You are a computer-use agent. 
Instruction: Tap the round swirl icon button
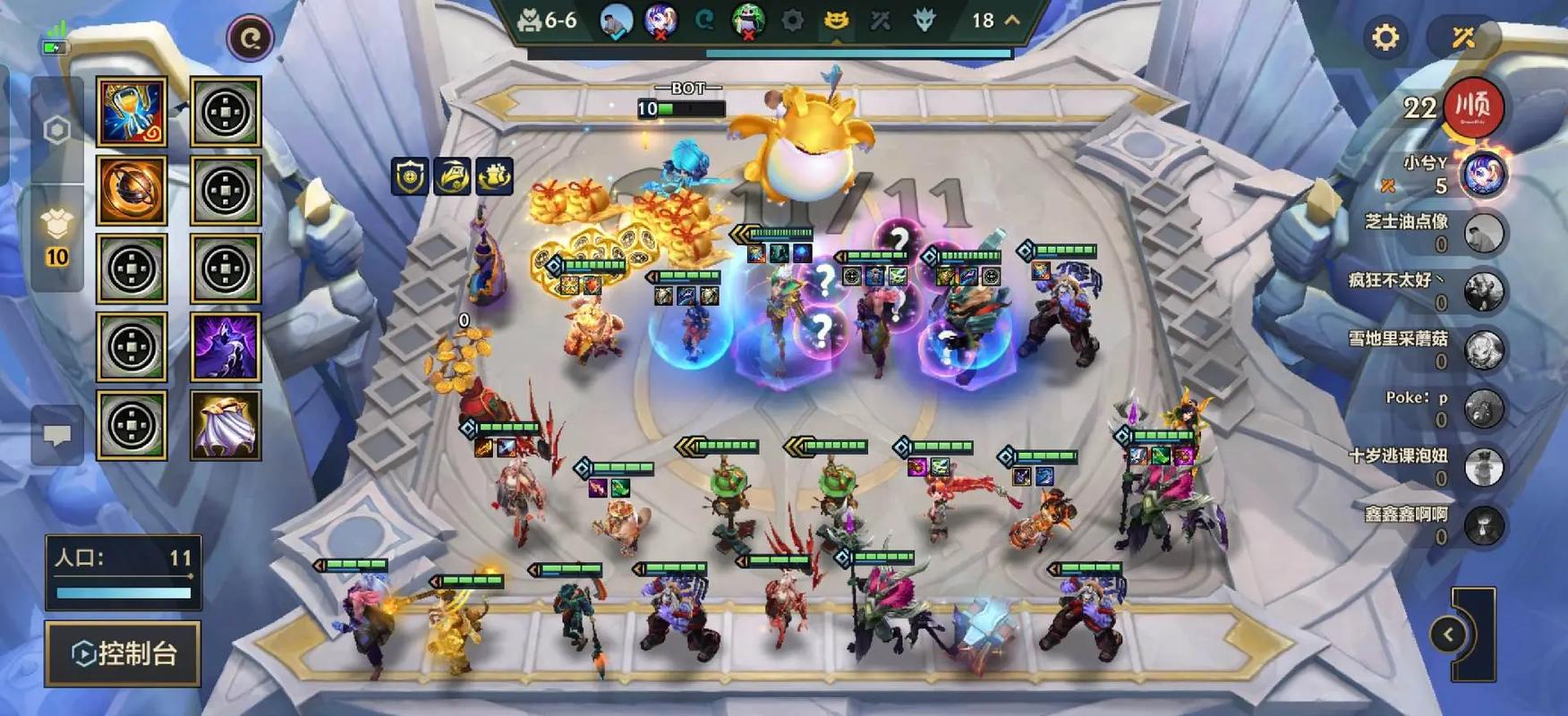click(250, 38)
